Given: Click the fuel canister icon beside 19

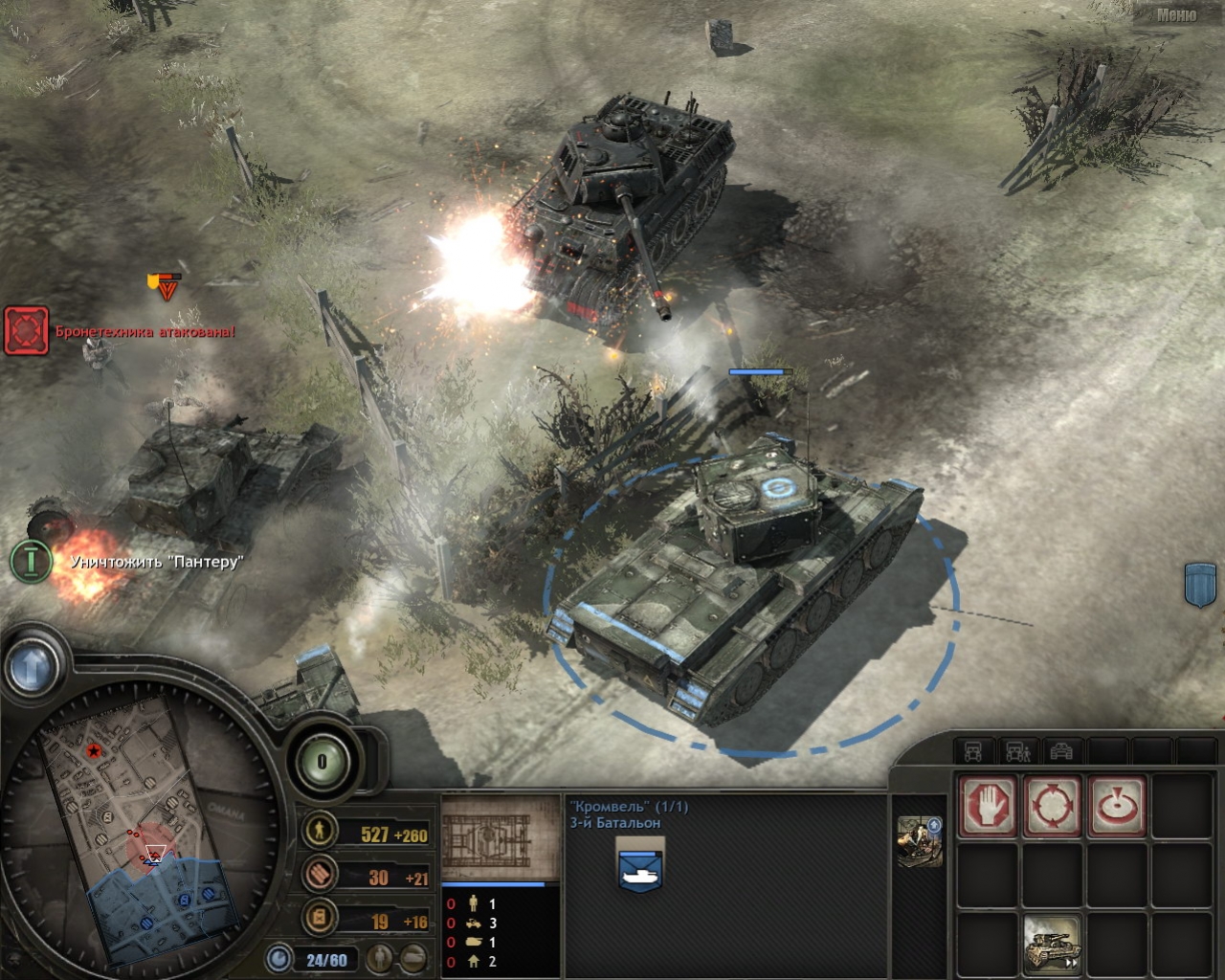Looking at the screenshot, I should (319, 920).
